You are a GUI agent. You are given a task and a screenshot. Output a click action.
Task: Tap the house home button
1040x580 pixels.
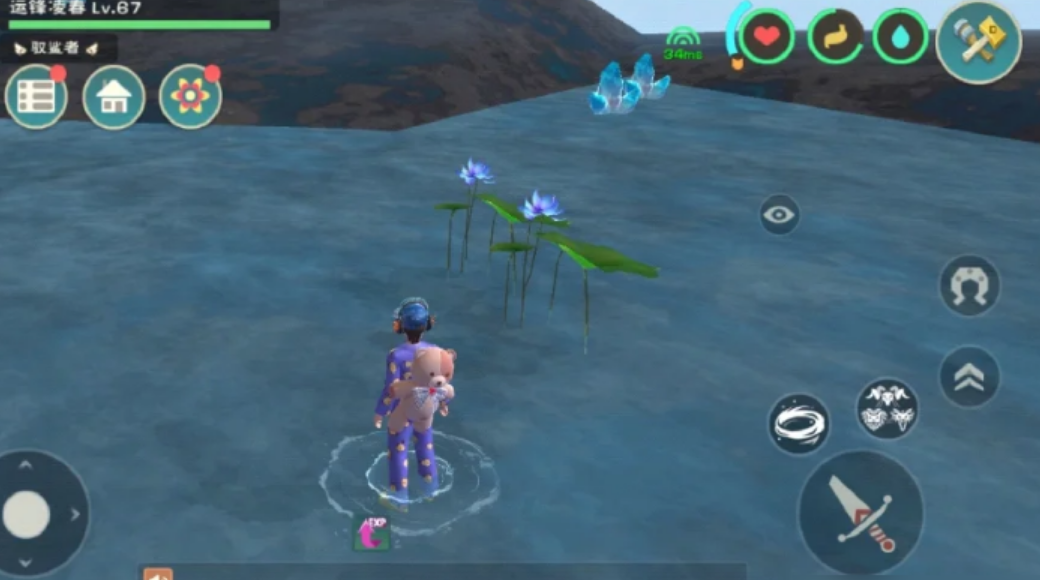pyautogui.click(x=114, y=97)
